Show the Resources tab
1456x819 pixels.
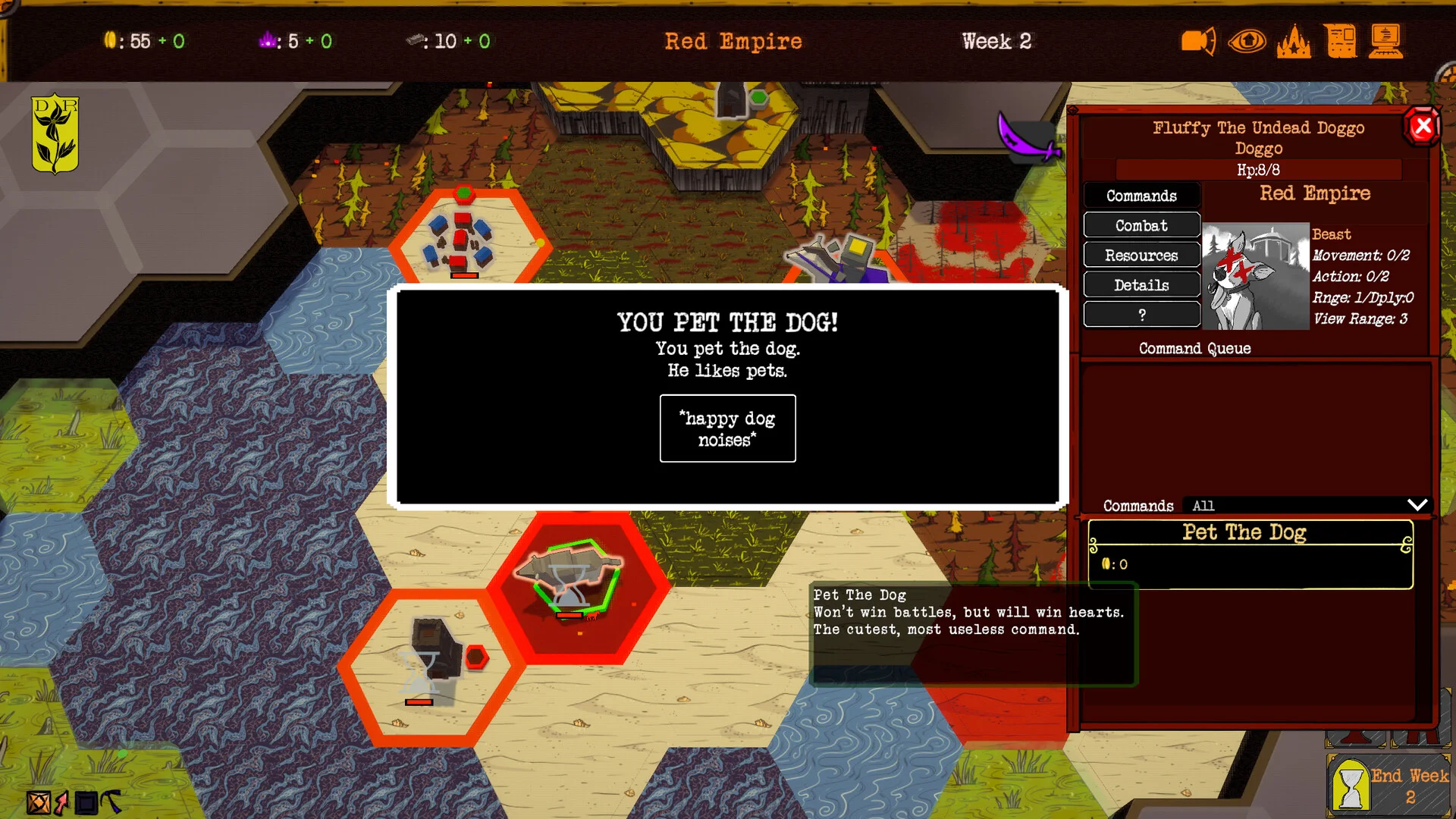(x=1141, y=256)
